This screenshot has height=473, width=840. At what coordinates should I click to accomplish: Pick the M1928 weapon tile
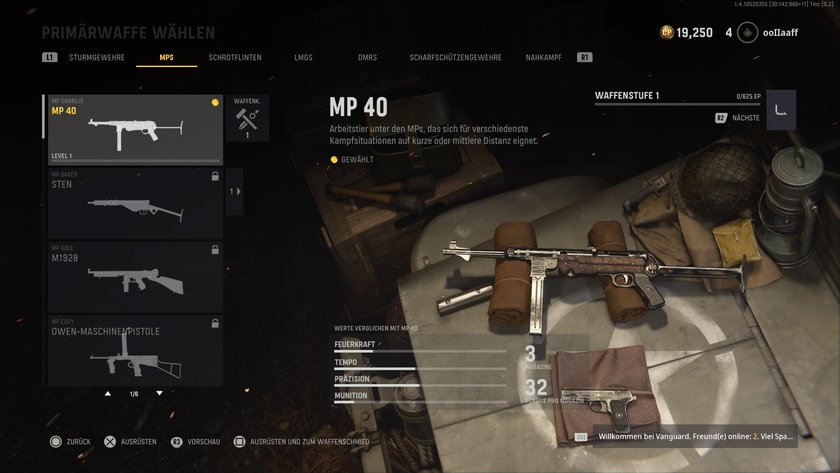click(135, 276)
